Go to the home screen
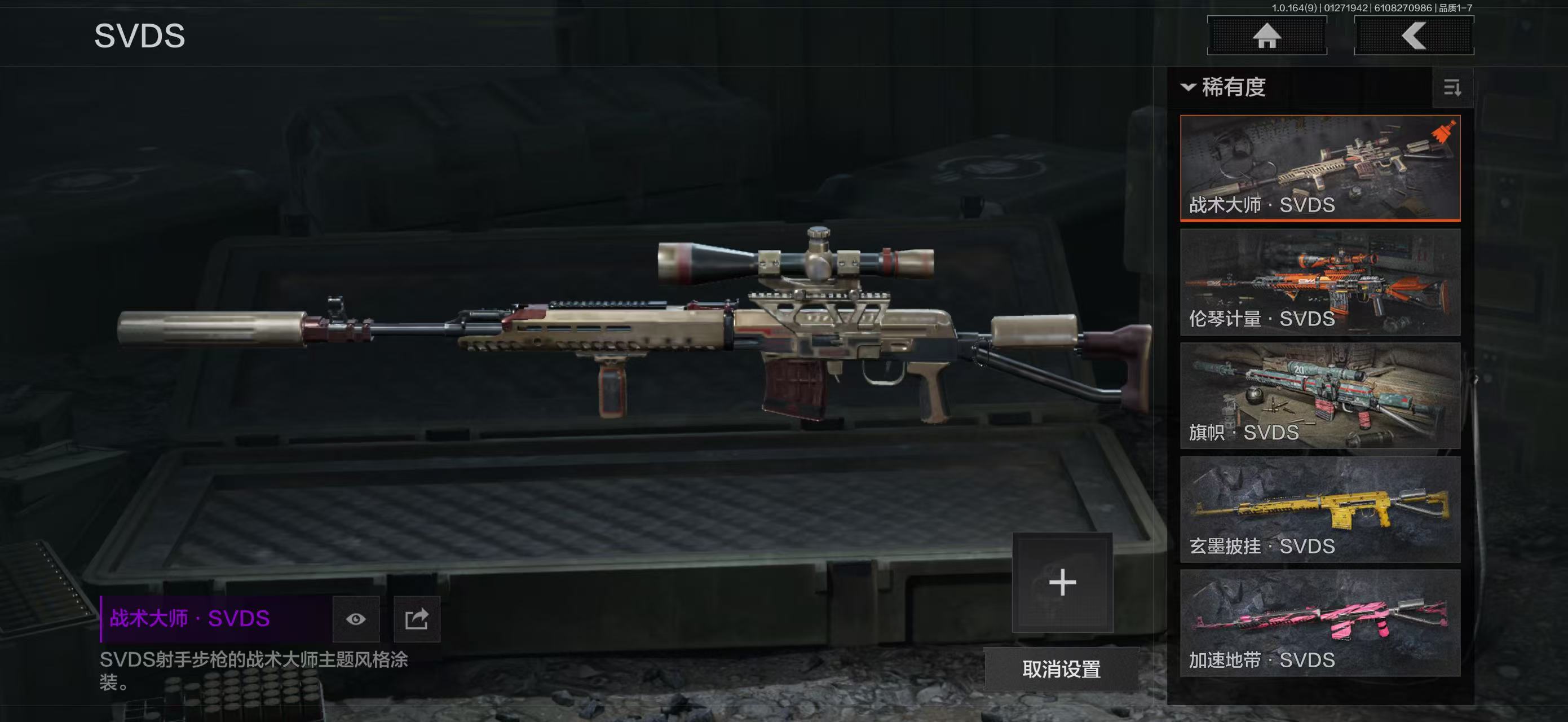The image size is (1568, 722). tap(1267, 36)
